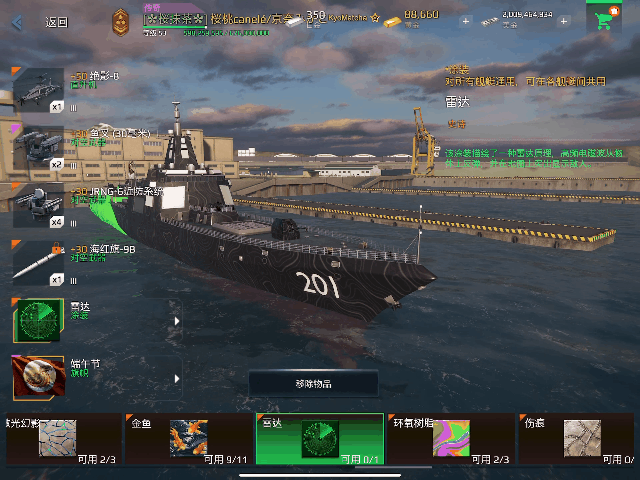This screenshot has height=480, width=640.
Task: Choose the 环氧树脂 epoxy resin camouflage
Action: [x=450, y=439]
